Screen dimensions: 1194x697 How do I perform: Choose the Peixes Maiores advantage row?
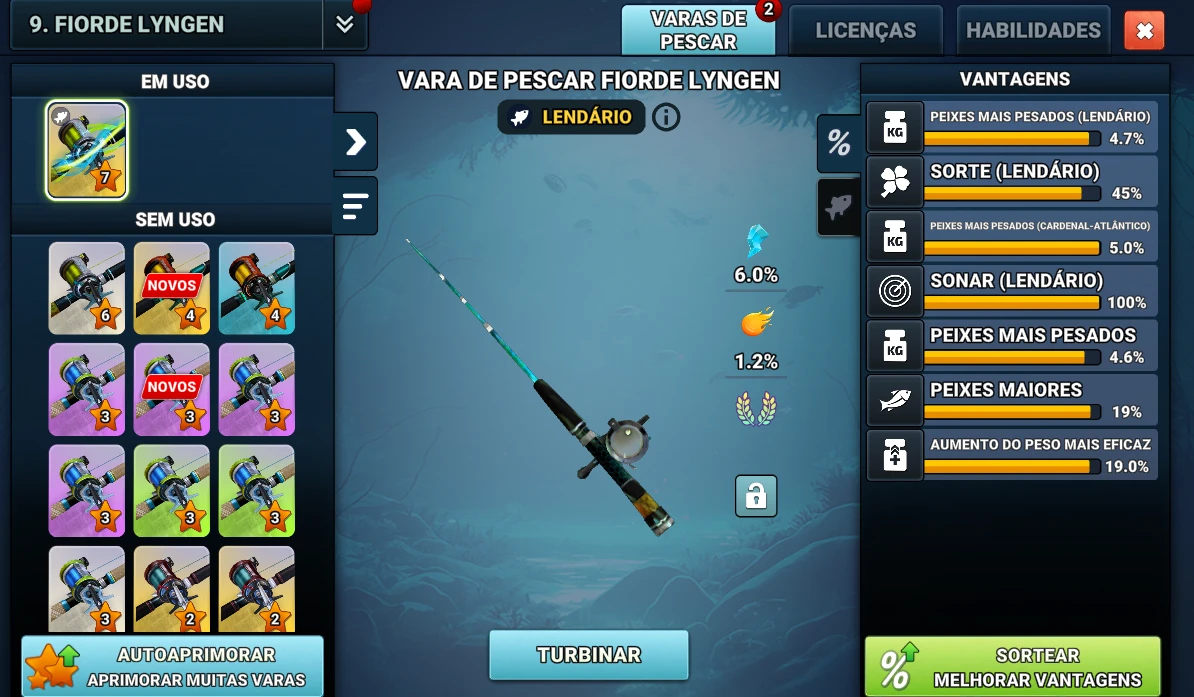(x=1012, y=399)
